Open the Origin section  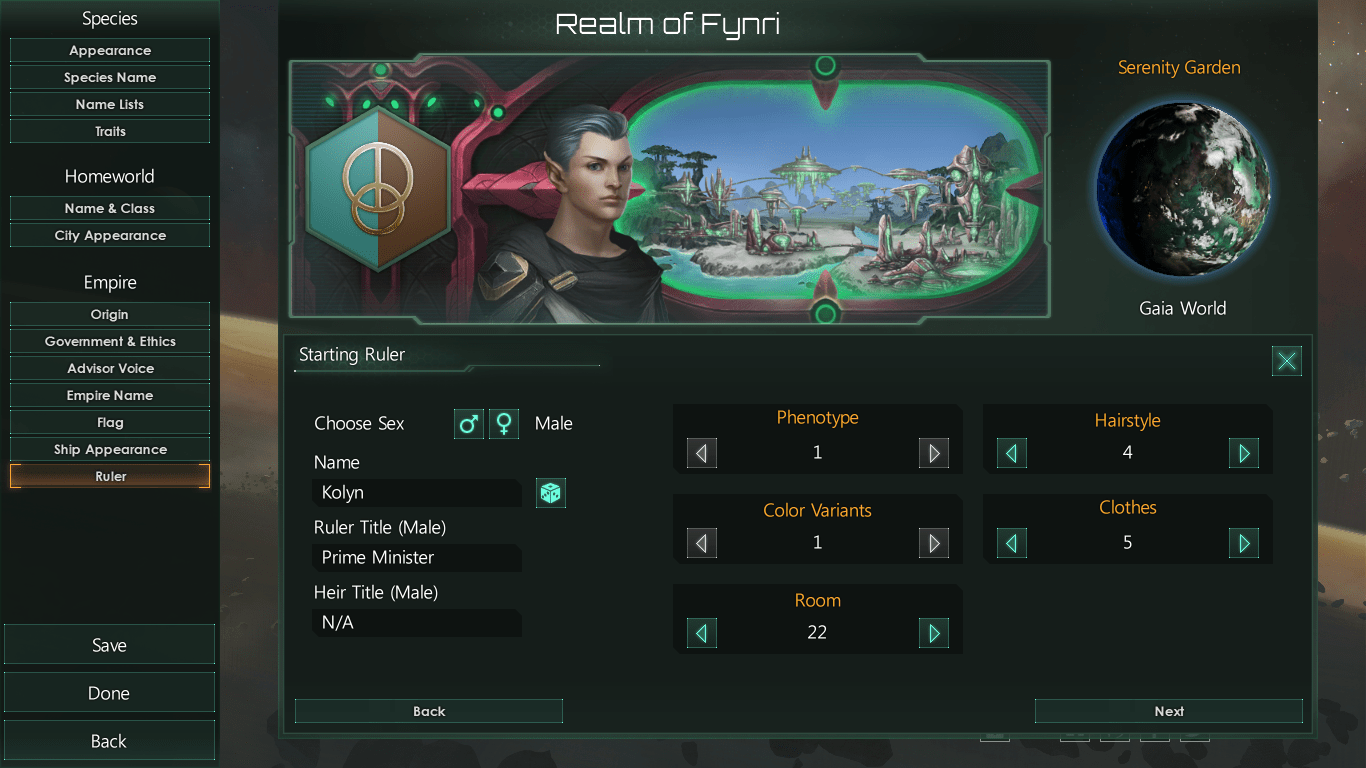coord(110,314)
